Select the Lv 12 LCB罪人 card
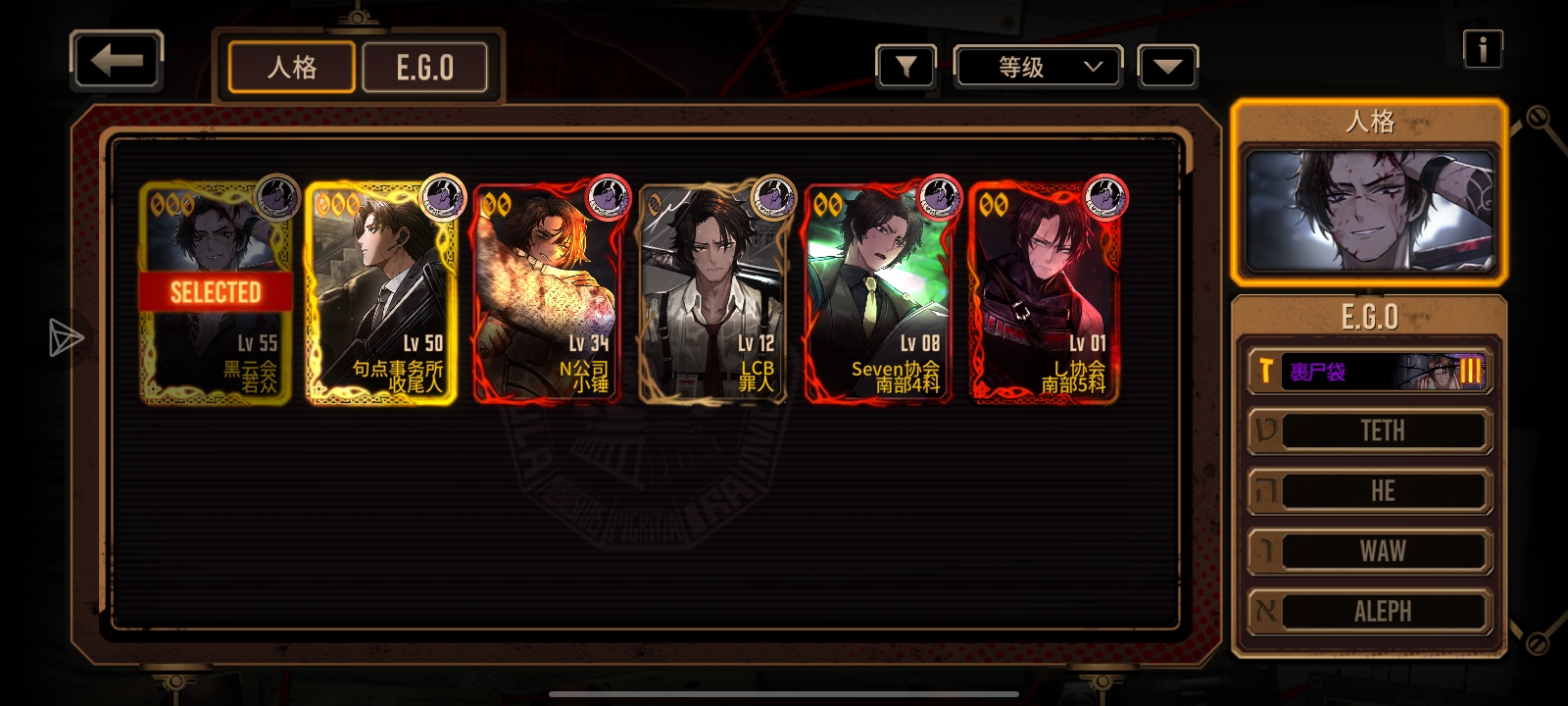Screen dimensions: 1568x706 tap(713, 292)
